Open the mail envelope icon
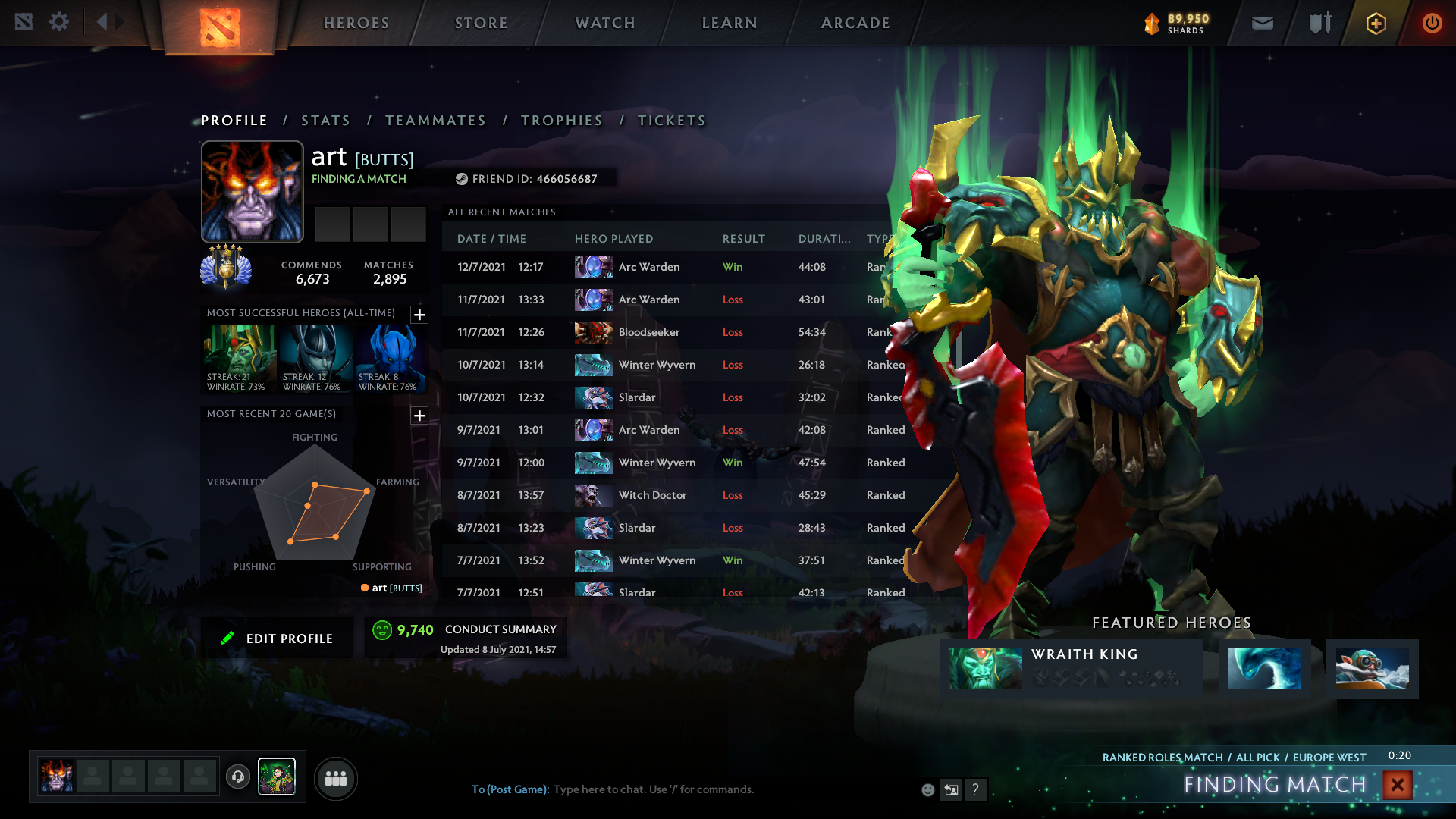The height and width of the screenshot is (819, 1456). [x=1263, y=23]
